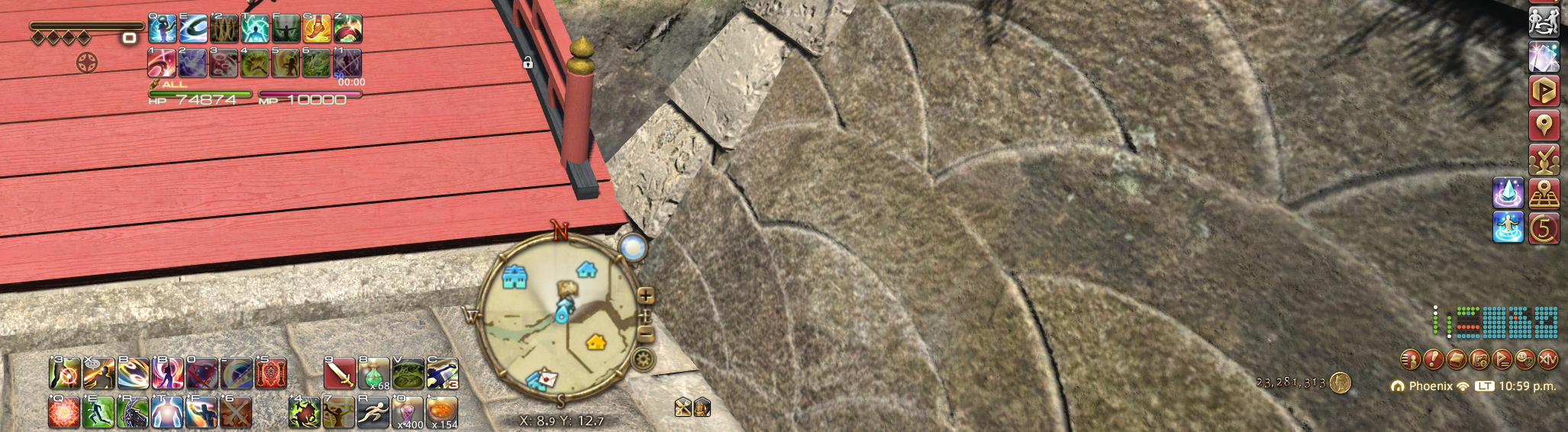Activate the crossed swords ability bound to 6
Viewport: 1568px width, 432px height.
click(x=236, y=413)
